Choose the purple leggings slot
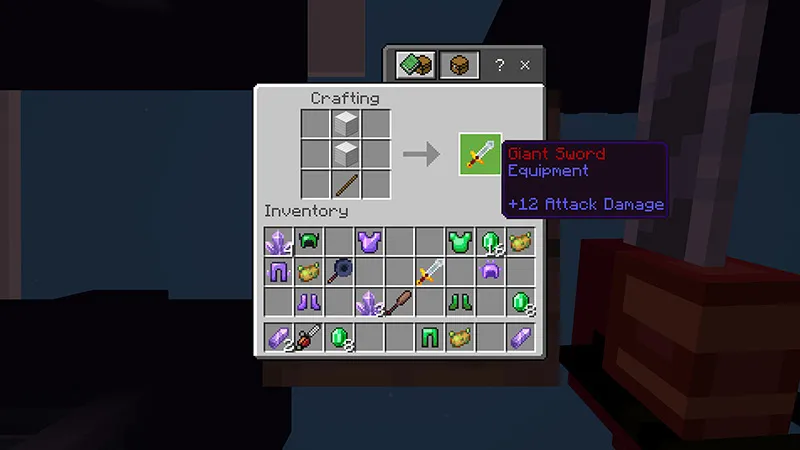This screenshot has width=800, height=450. [277, 271]
